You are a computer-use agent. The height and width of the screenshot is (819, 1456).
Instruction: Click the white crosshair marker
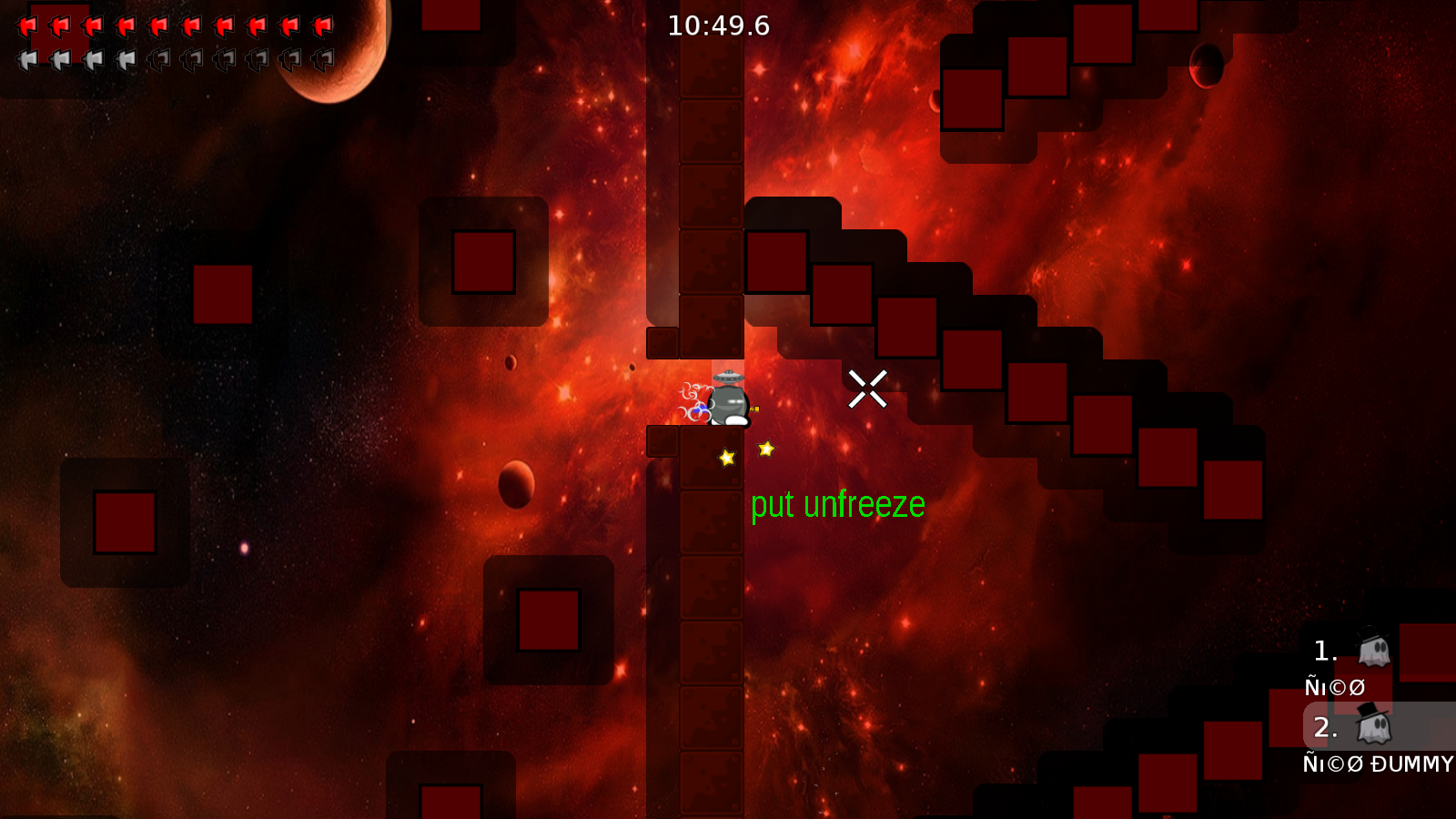[x=869, y=388]
